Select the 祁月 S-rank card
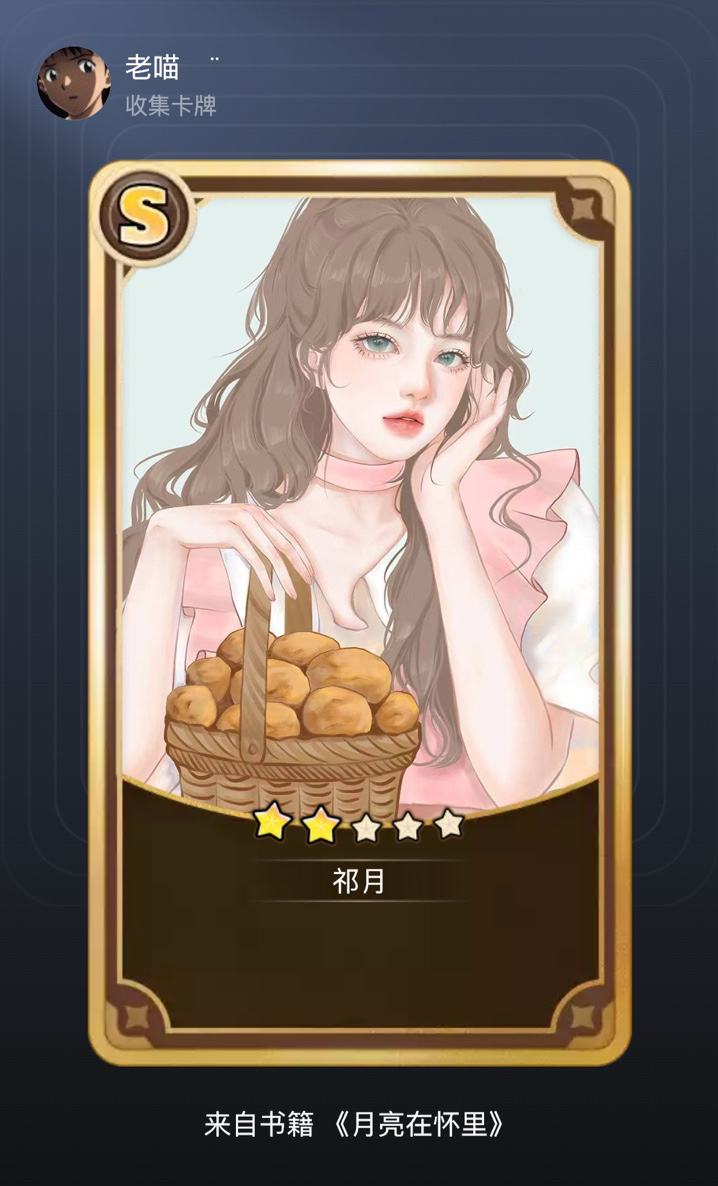Viewport: 718px width, 1186px height. pos(359,610)
